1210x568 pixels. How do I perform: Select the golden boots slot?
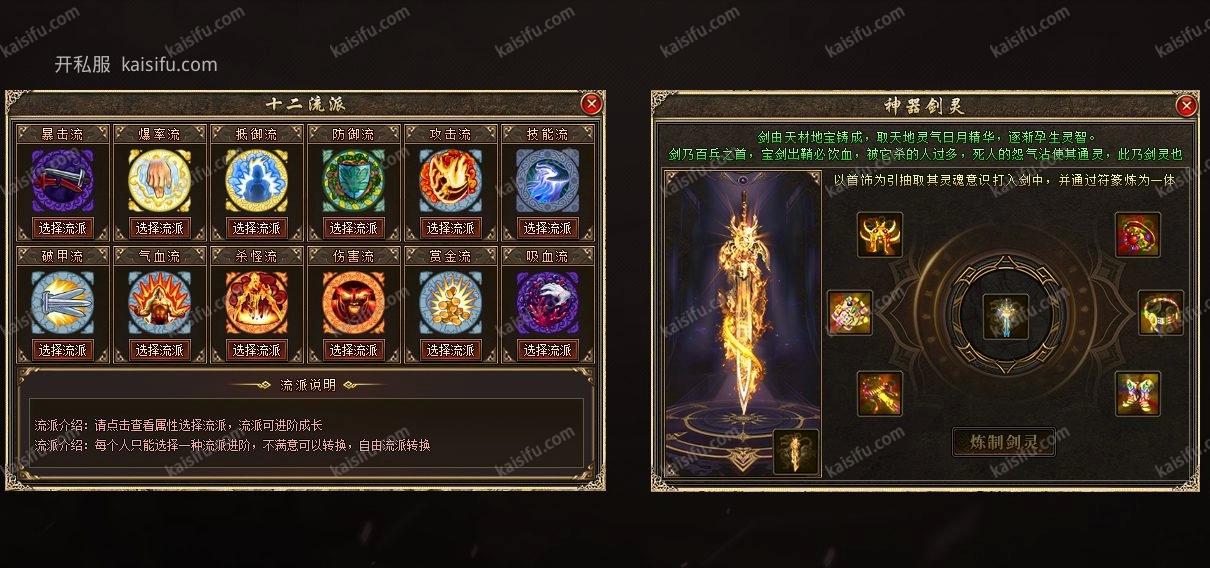1138,393
